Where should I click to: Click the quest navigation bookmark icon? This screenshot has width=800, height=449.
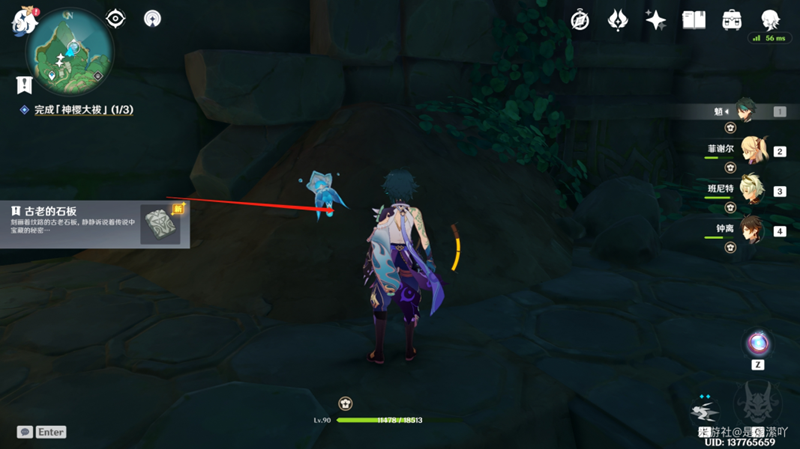tap(24, 85)
